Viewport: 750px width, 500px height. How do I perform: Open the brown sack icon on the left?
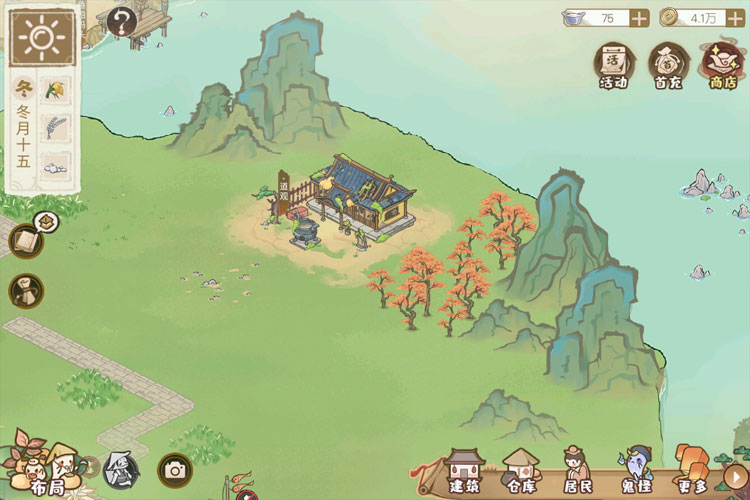26,291
